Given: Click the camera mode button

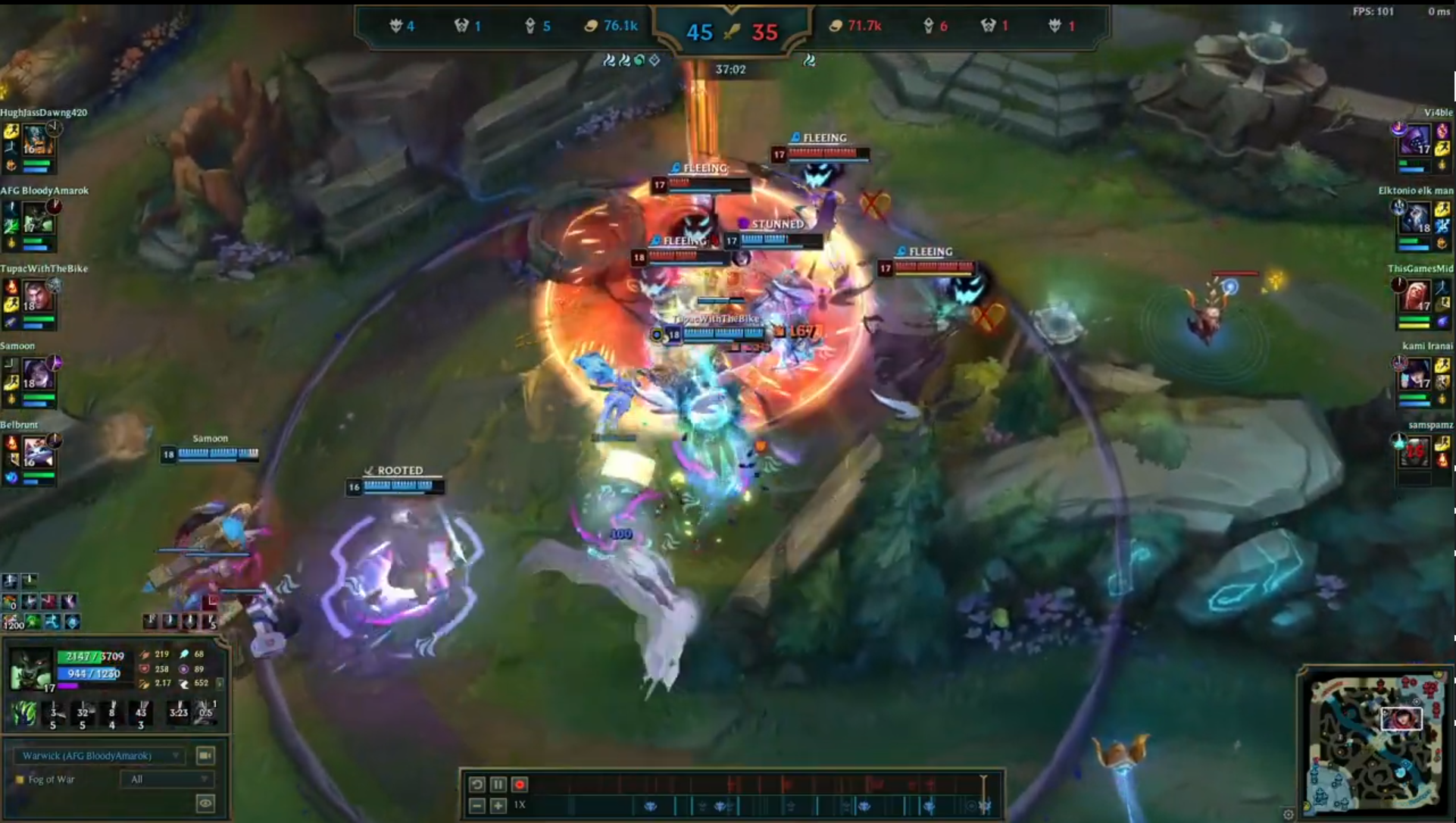Looking at the screenshot, I should [x=205, y=756].
